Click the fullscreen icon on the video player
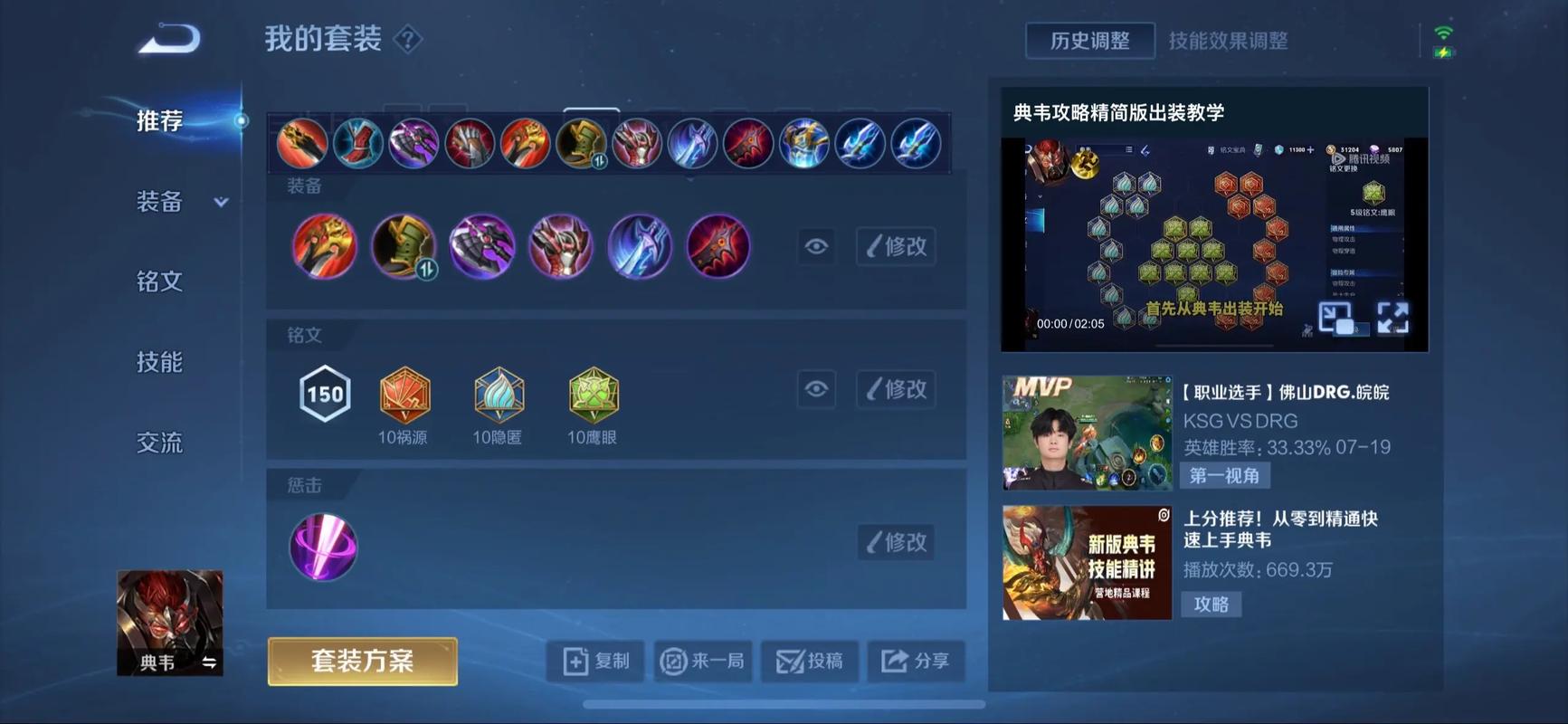The width and height of the screenshot is (1568, 724). click(x=1393, y=319)
